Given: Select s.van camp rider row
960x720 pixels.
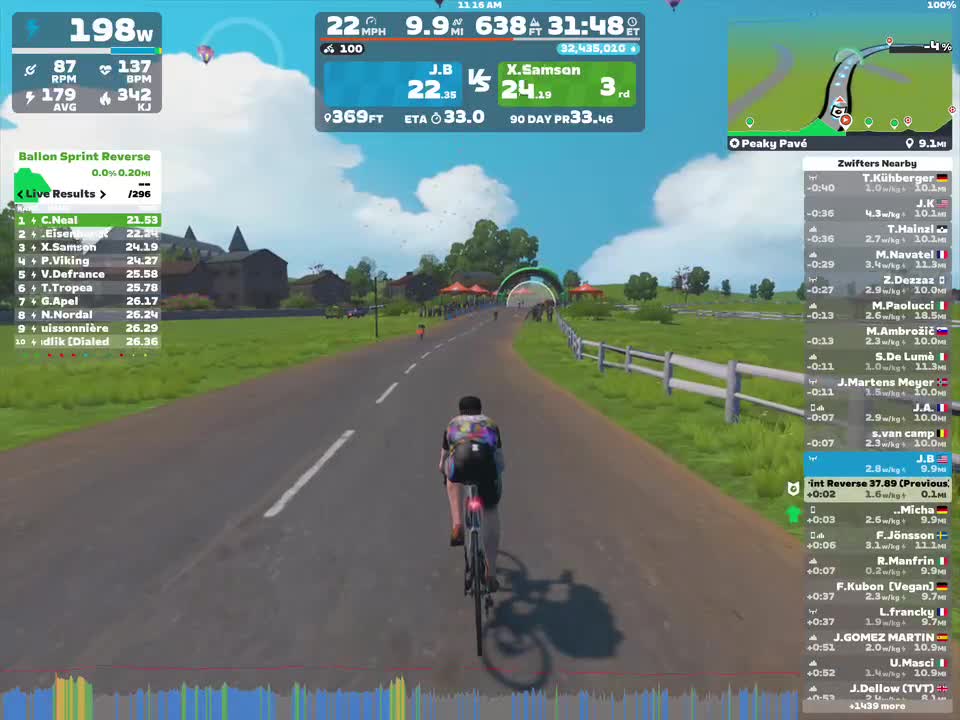Looking at the screenshot, I should [877, 438].
